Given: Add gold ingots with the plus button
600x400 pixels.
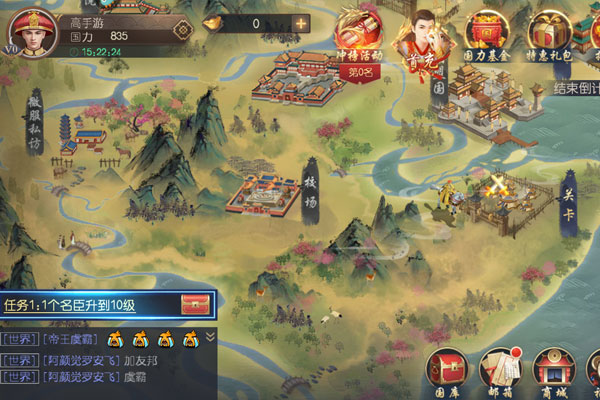Looking at the screenshot, I should coord(300,23).
